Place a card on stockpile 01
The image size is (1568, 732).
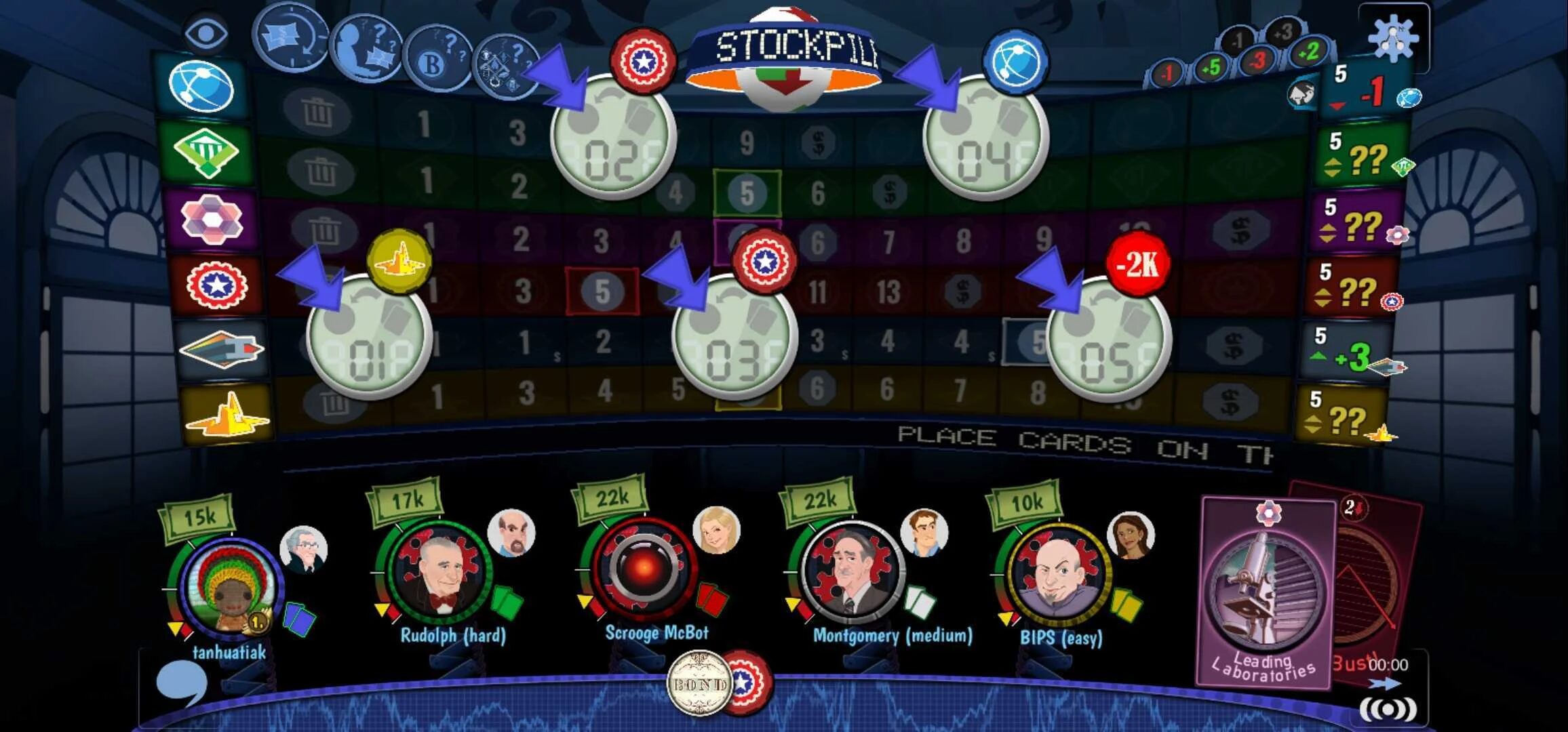click(369, 337)
